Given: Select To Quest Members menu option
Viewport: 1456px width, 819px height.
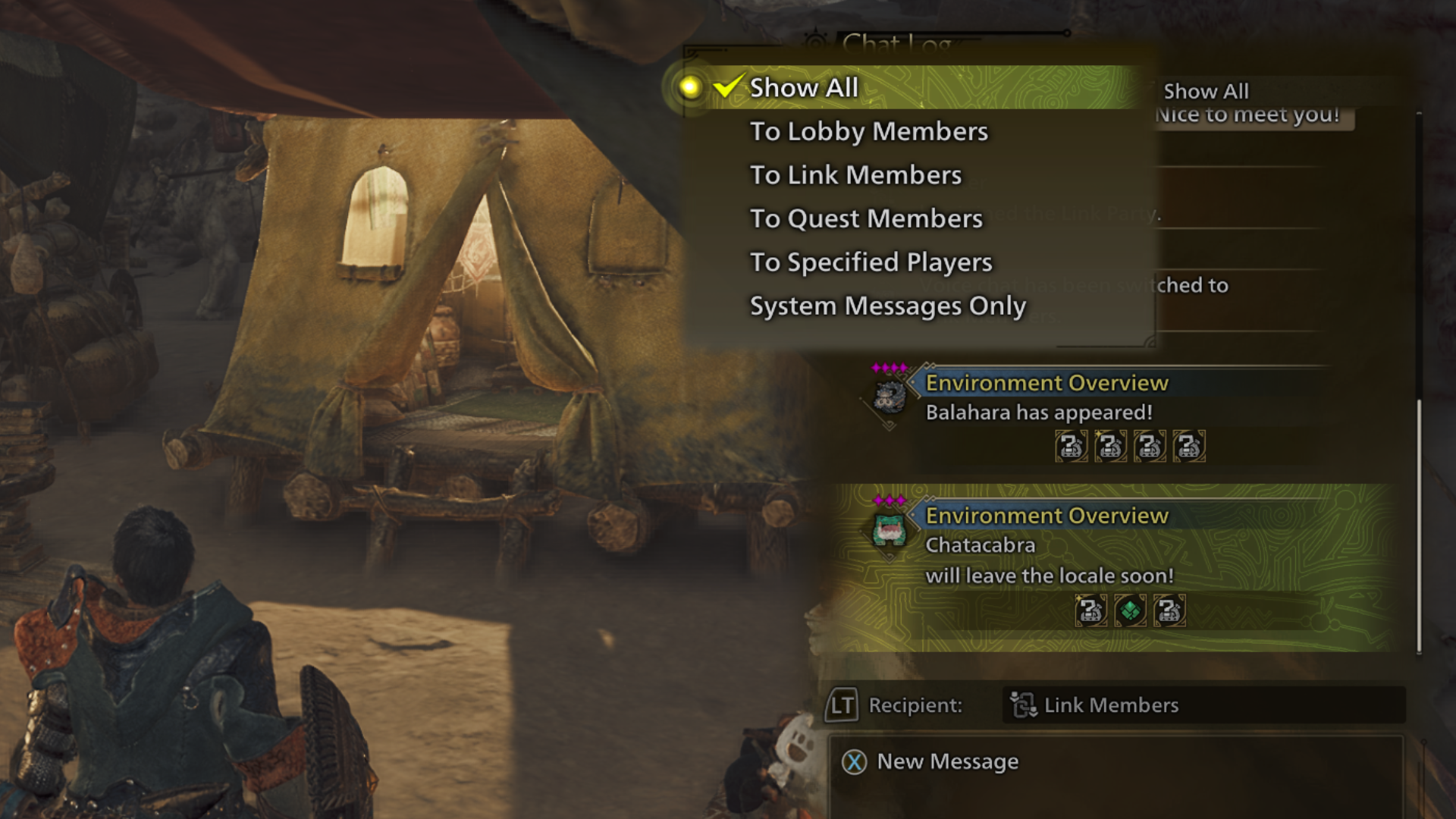Looking at the screenshot, I should [x=865, y=218].
